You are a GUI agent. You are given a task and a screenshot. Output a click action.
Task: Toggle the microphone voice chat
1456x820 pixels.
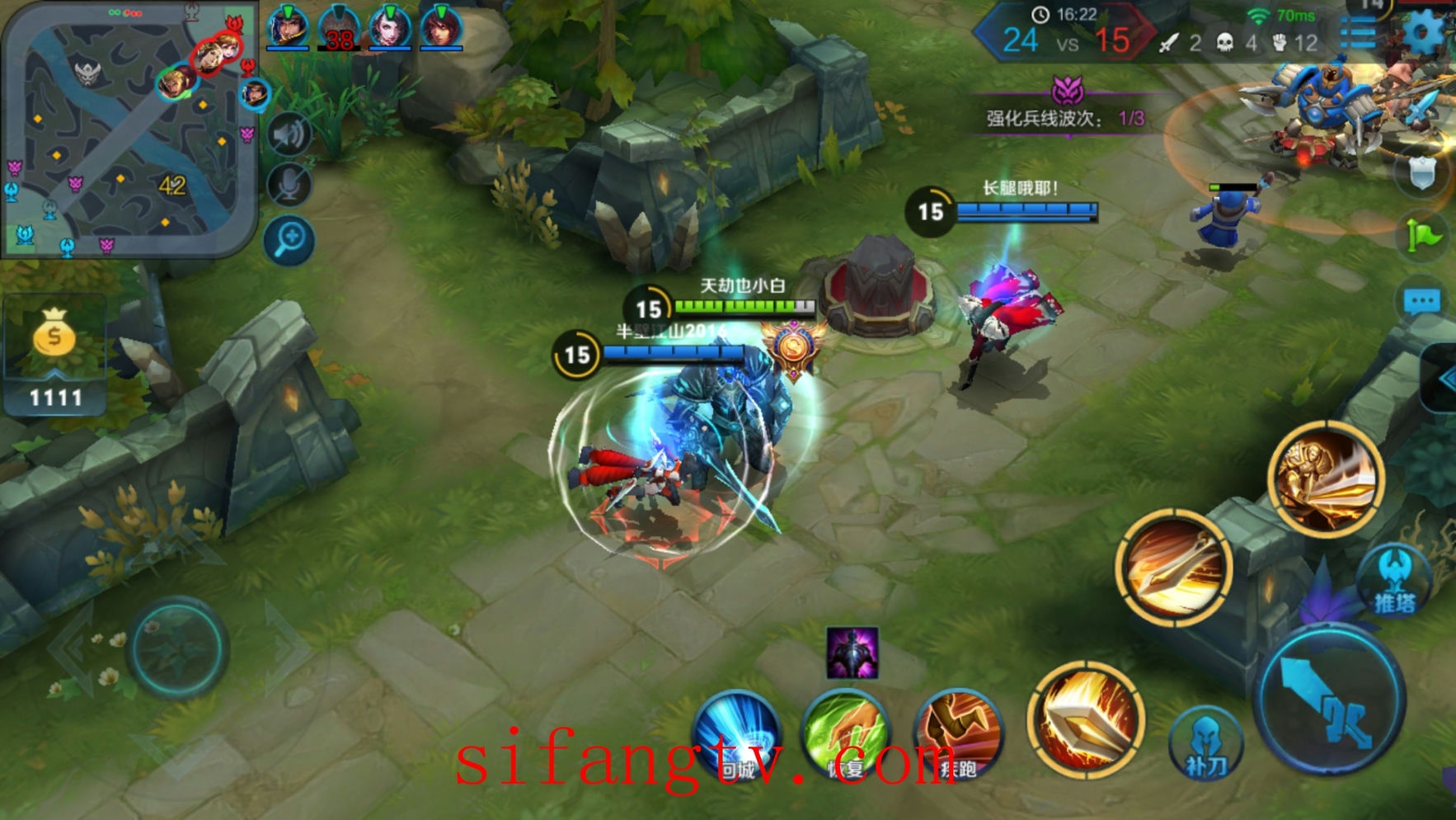(289, 186)
